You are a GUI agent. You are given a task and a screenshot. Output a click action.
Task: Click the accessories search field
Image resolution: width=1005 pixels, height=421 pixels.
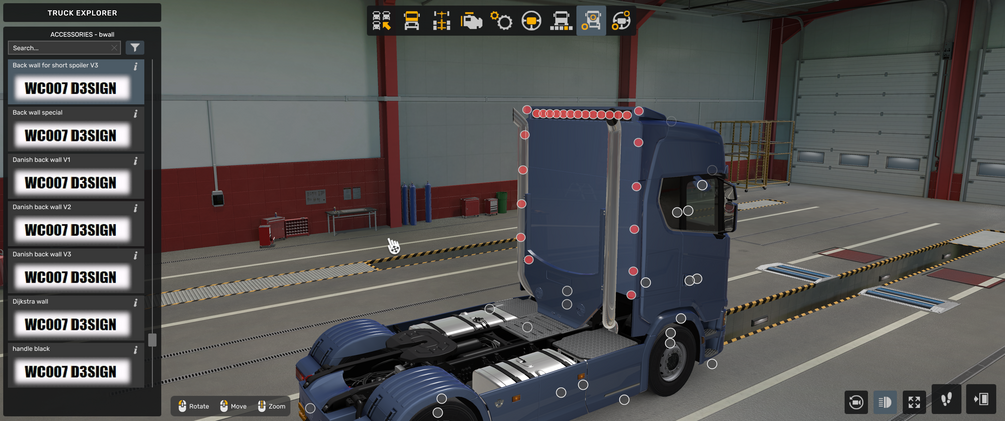[x=64, y=47]
